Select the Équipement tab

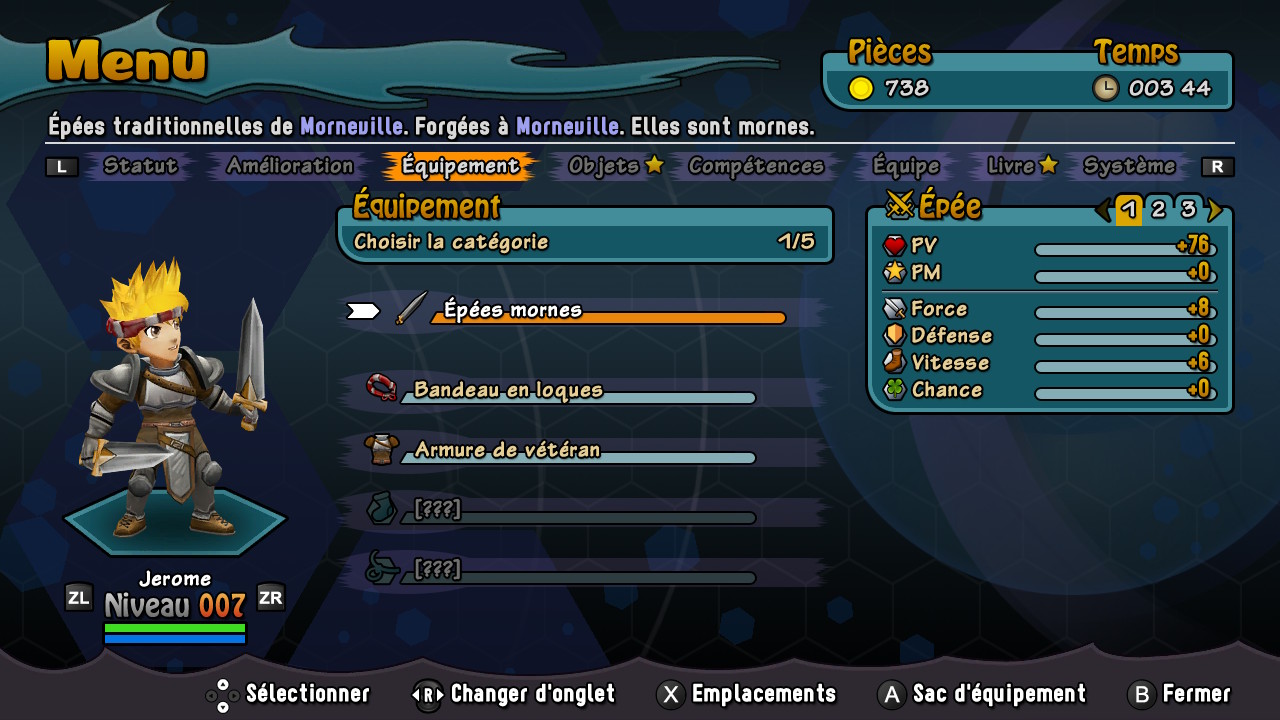[461, 166]
